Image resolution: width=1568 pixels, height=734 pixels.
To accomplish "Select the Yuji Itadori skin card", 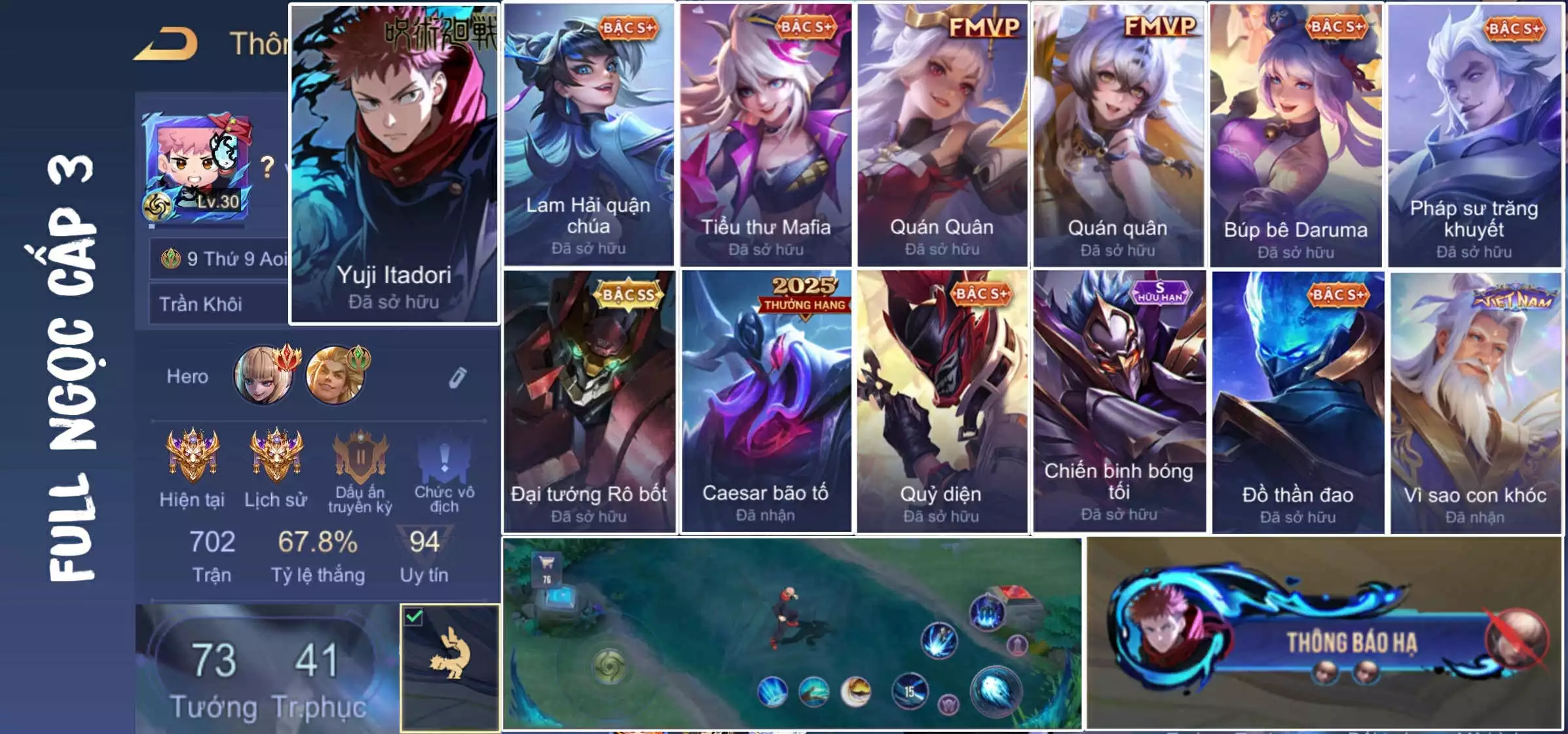I will point(394,164).
